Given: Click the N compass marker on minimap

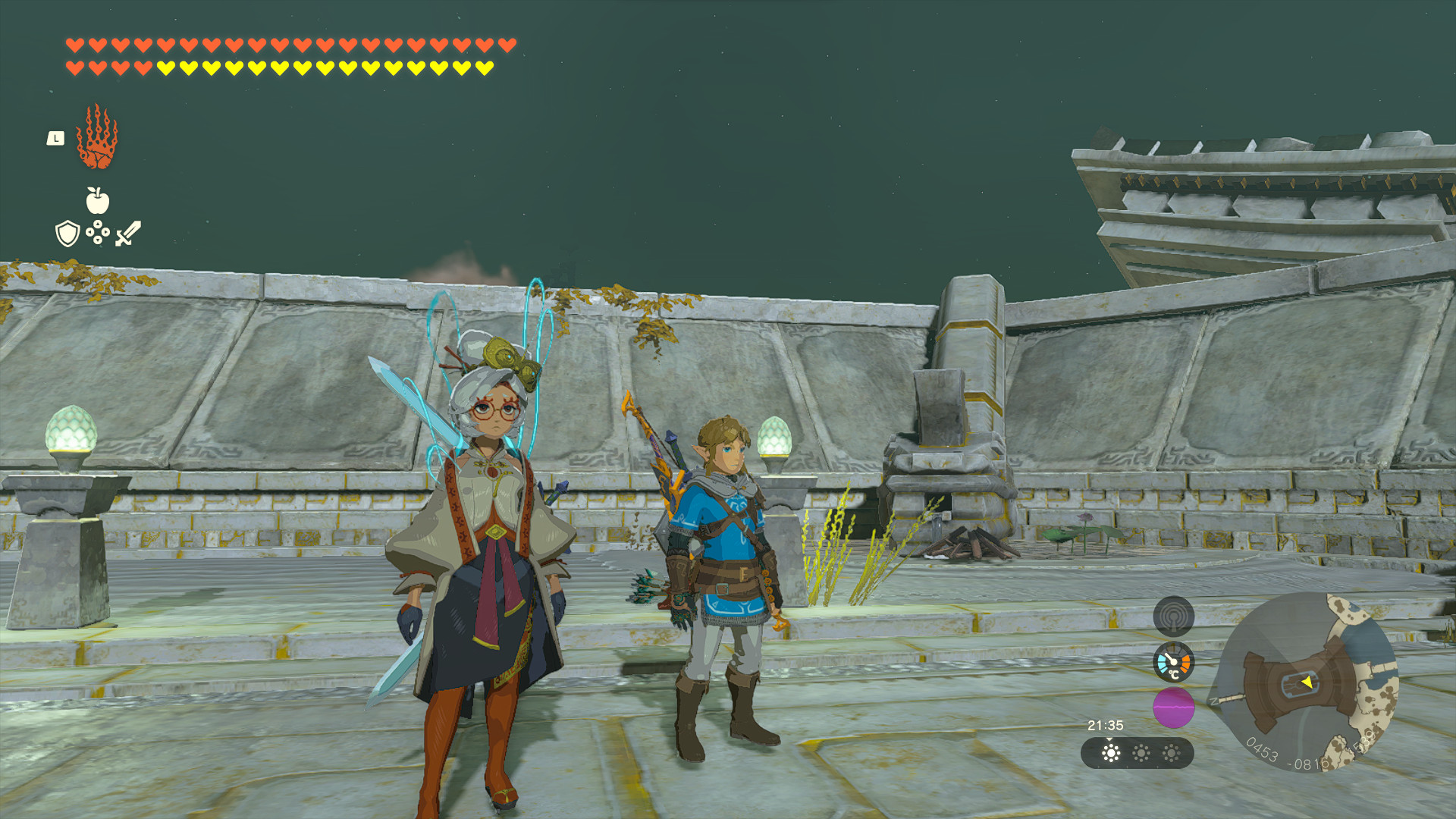Looking at the screenshot, I should point(1212,700).
